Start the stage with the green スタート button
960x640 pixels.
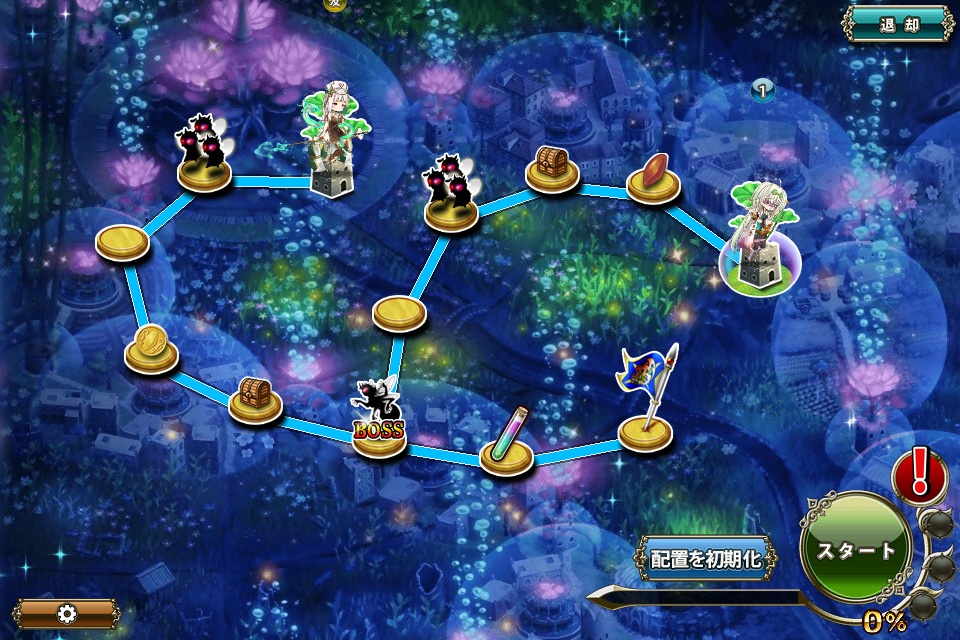(855, 549)
